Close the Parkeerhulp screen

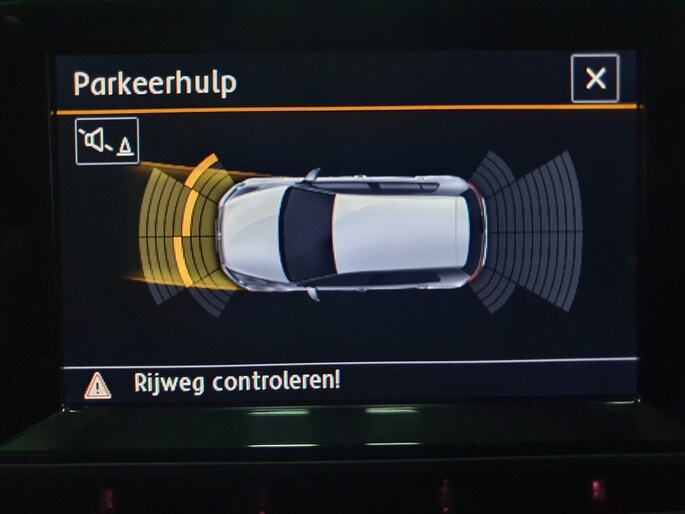pyautogui.click(x=595, y=79)
